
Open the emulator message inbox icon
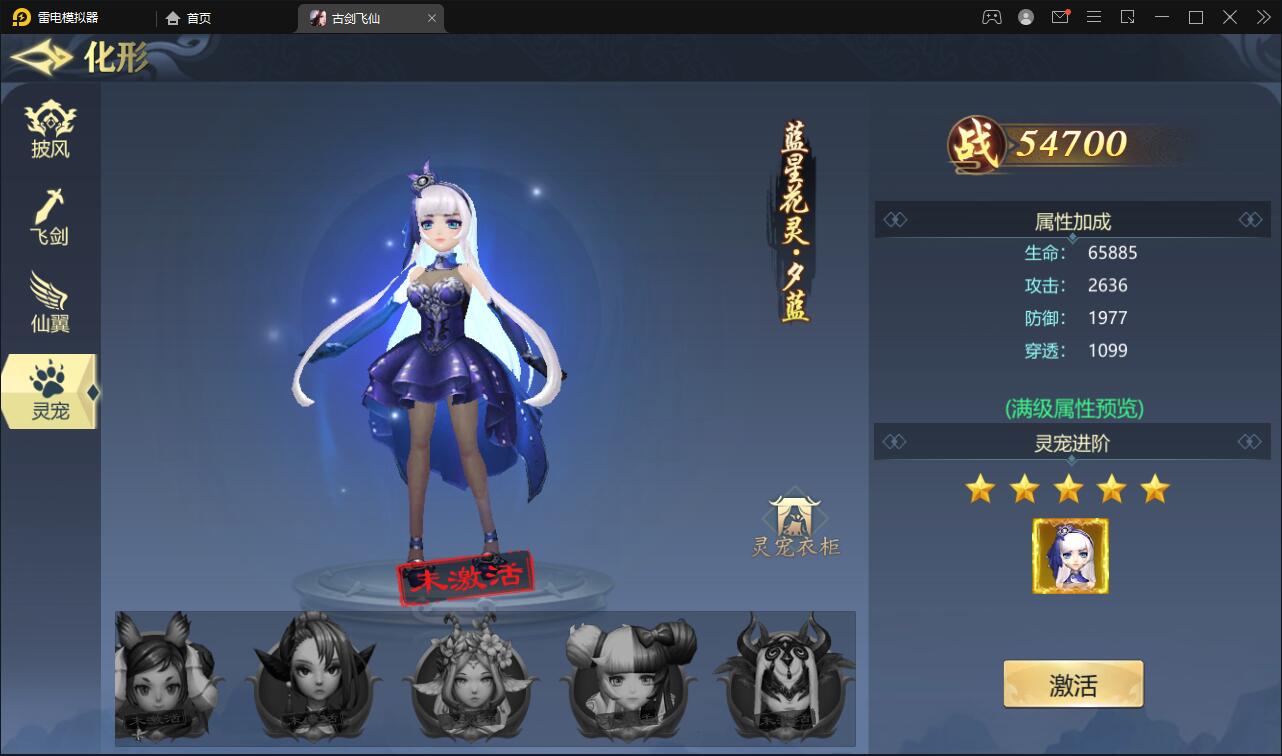tap(1060, 17)
